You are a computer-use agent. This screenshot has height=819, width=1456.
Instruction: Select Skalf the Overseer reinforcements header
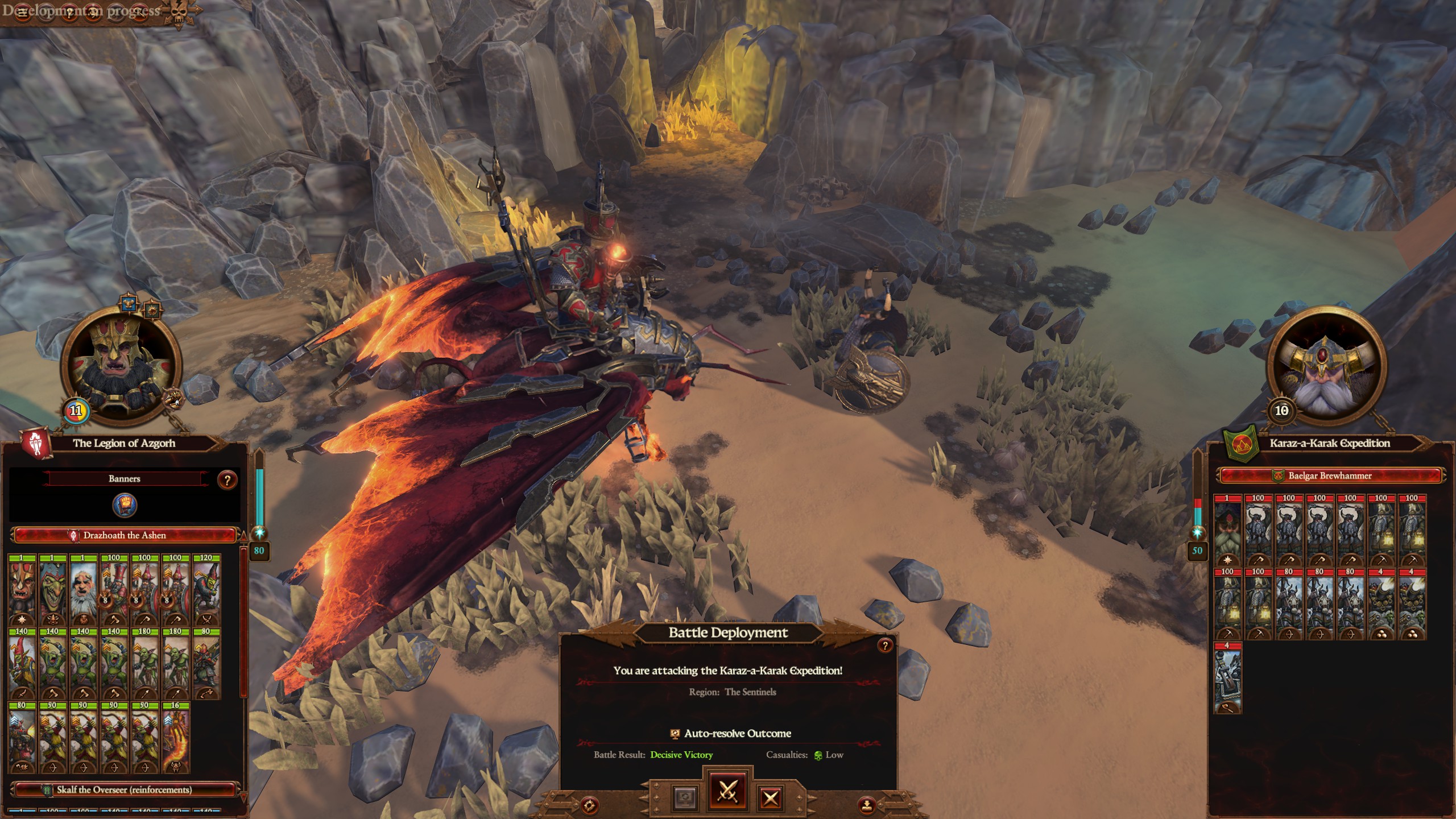pos(125,789)
